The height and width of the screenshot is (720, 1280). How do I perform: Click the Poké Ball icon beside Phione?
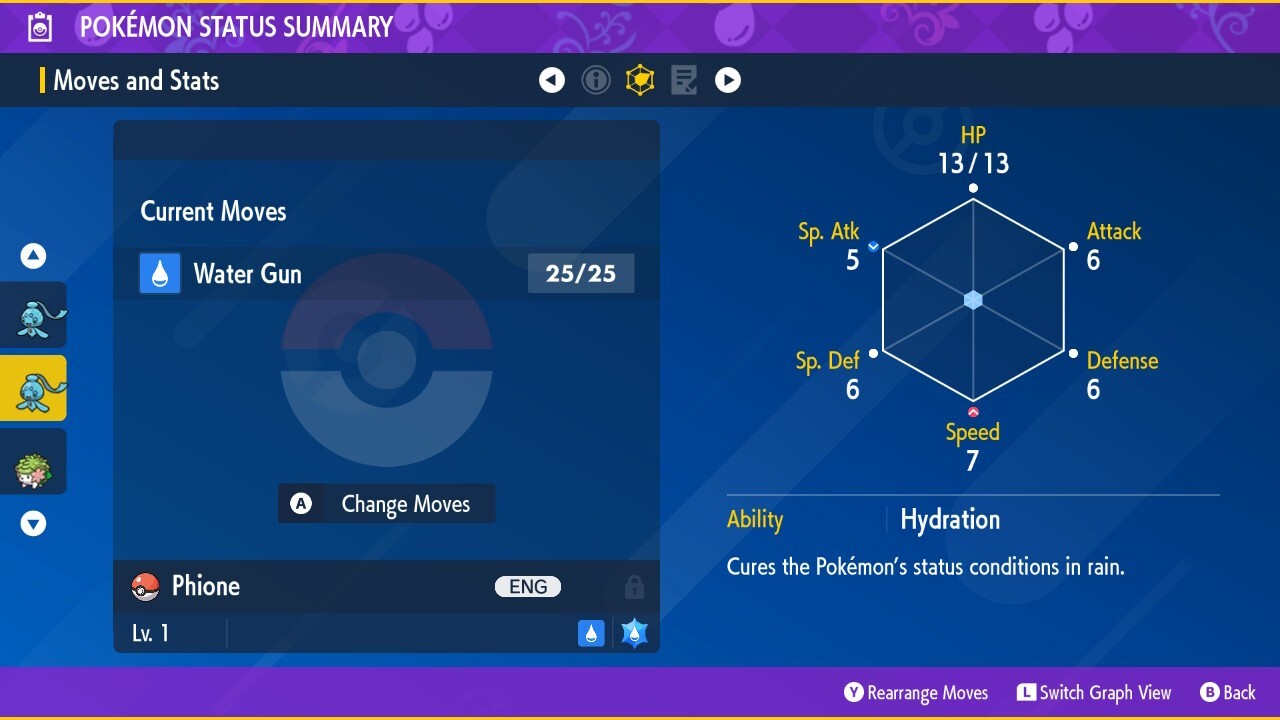pos(145,586)
